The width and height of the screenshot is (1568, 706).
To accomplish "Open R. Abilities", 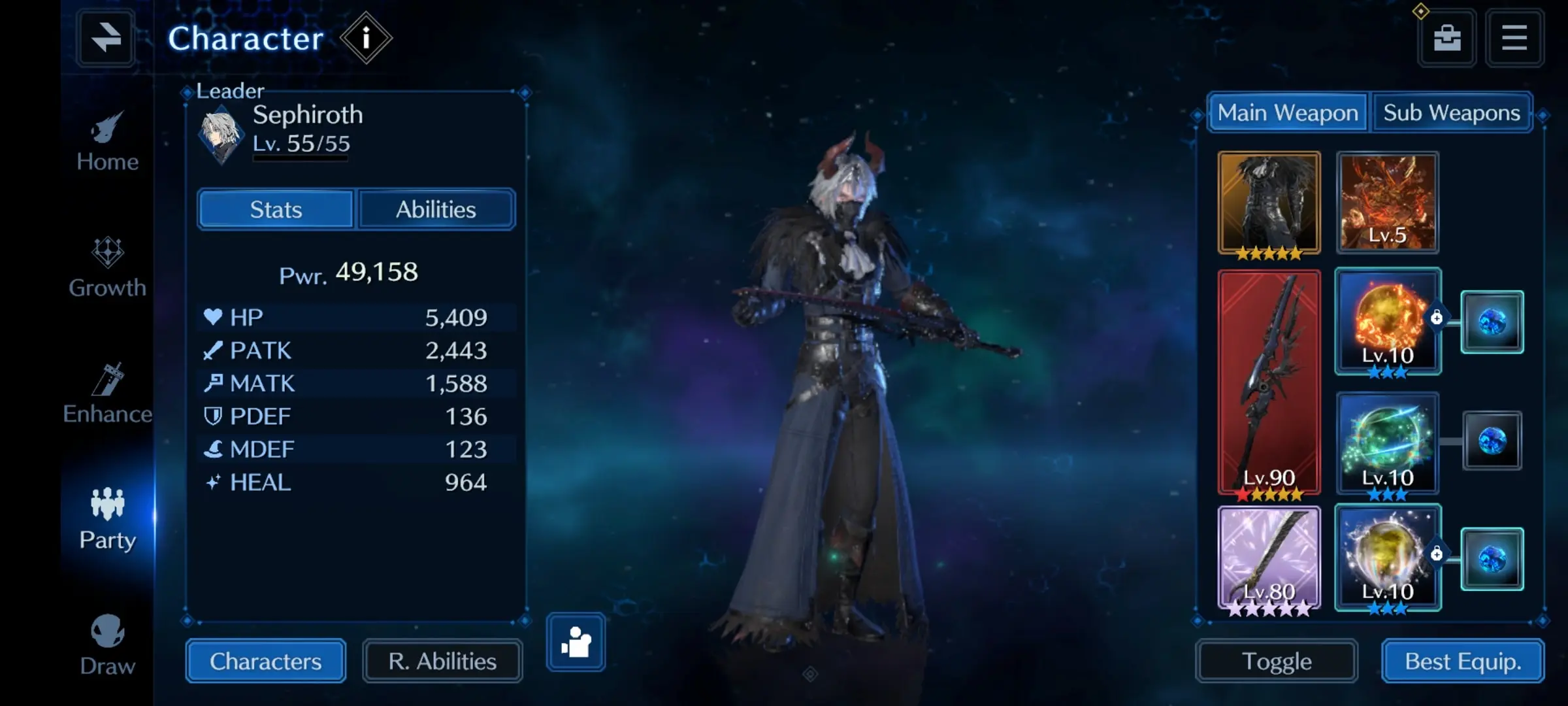I will (442, 662).
